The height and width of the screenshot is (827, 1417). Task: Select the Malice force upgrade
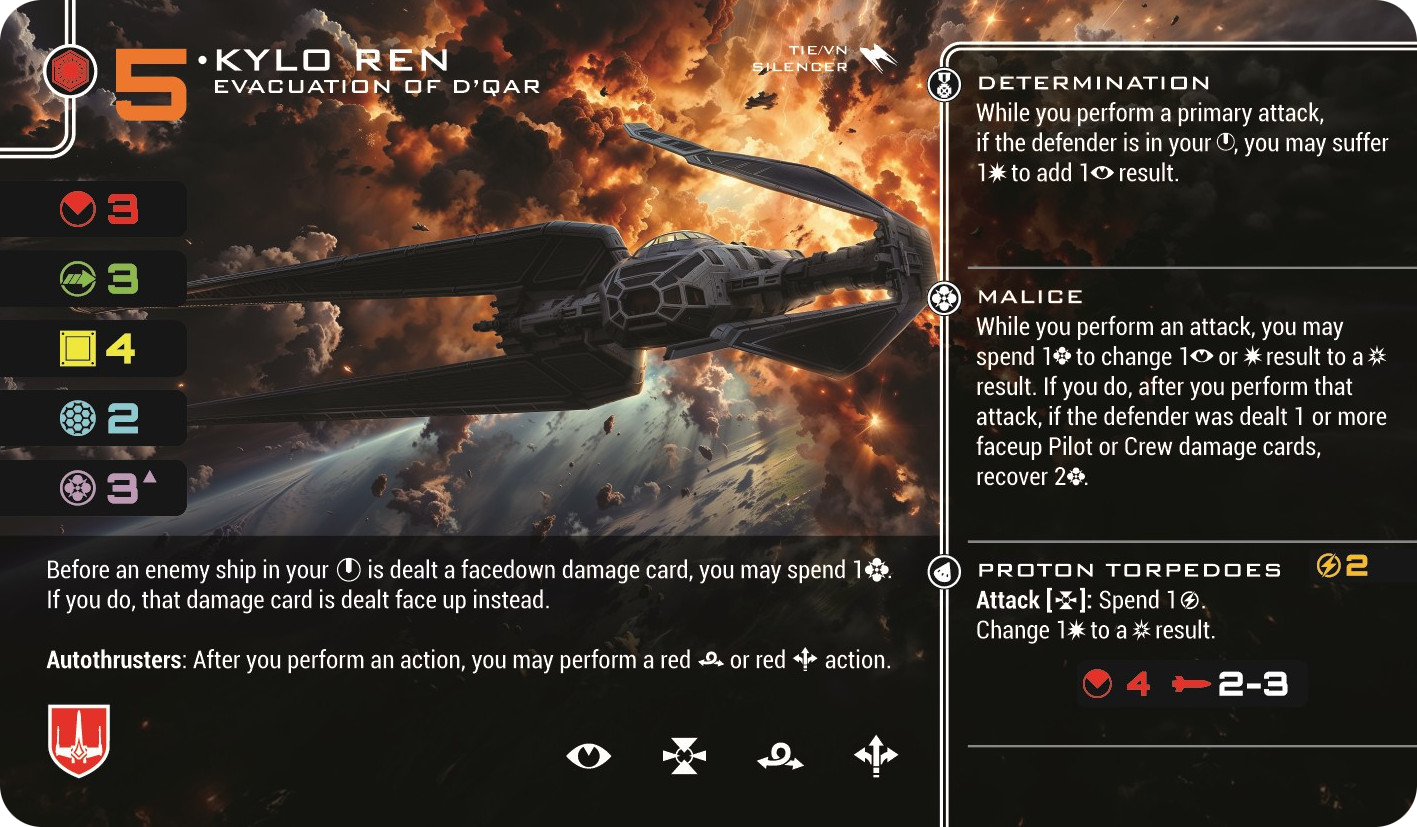coord(1030,297)
